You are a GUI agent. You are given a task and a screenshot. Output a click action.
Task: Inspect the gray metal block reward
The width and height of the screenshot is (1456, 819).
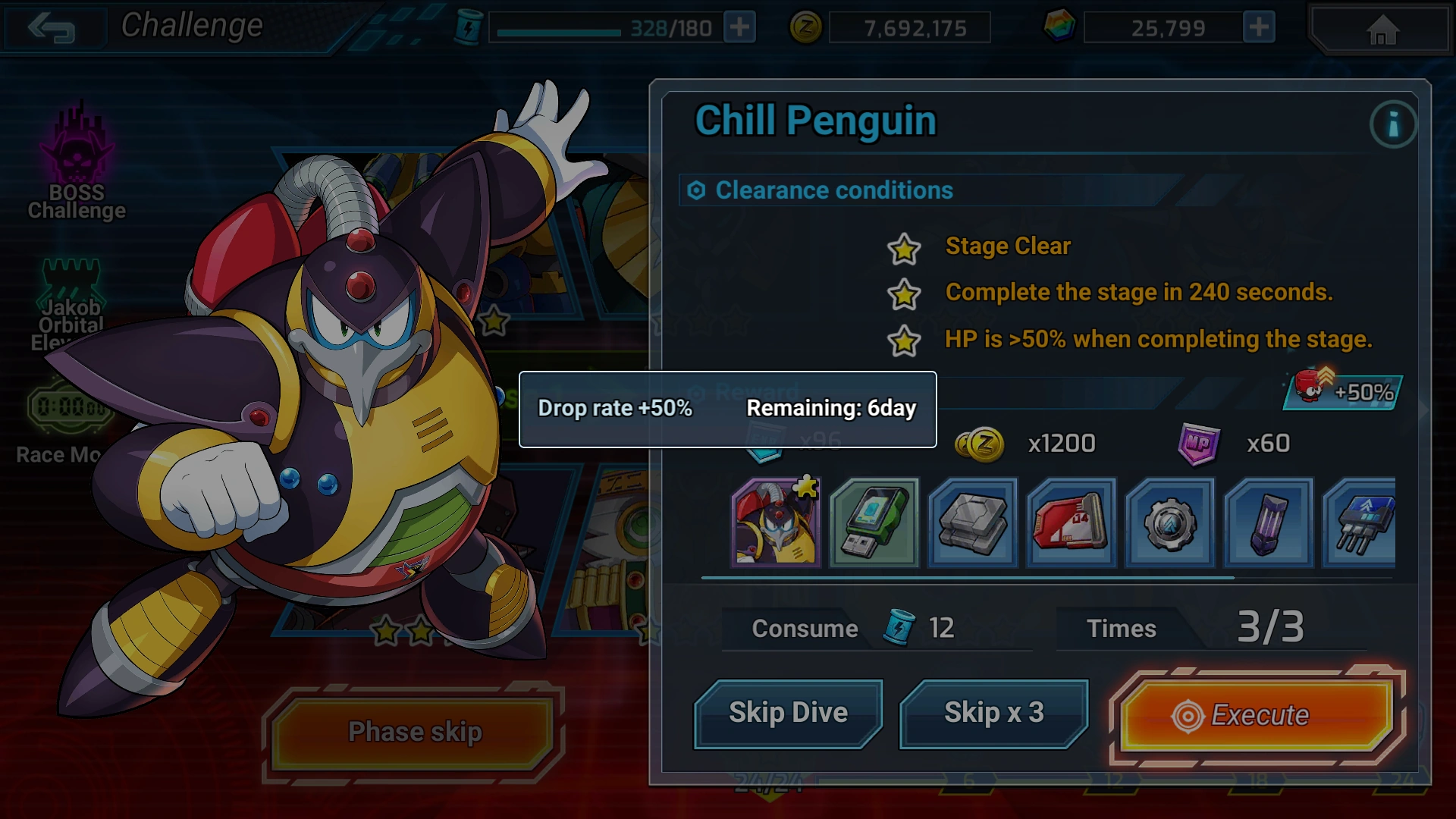[x=973, y=522]
